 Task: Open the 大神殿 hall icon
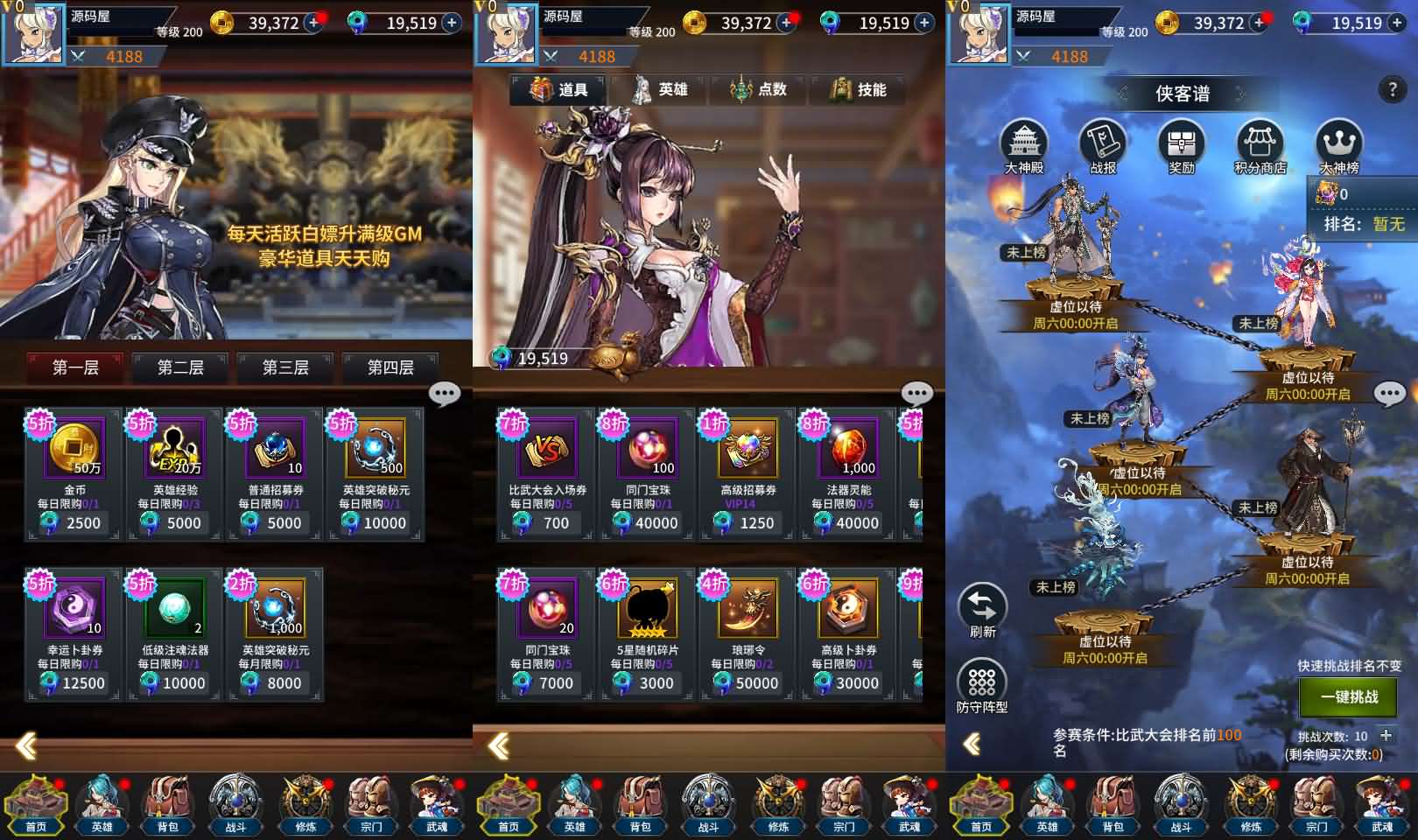point(1023,145)
